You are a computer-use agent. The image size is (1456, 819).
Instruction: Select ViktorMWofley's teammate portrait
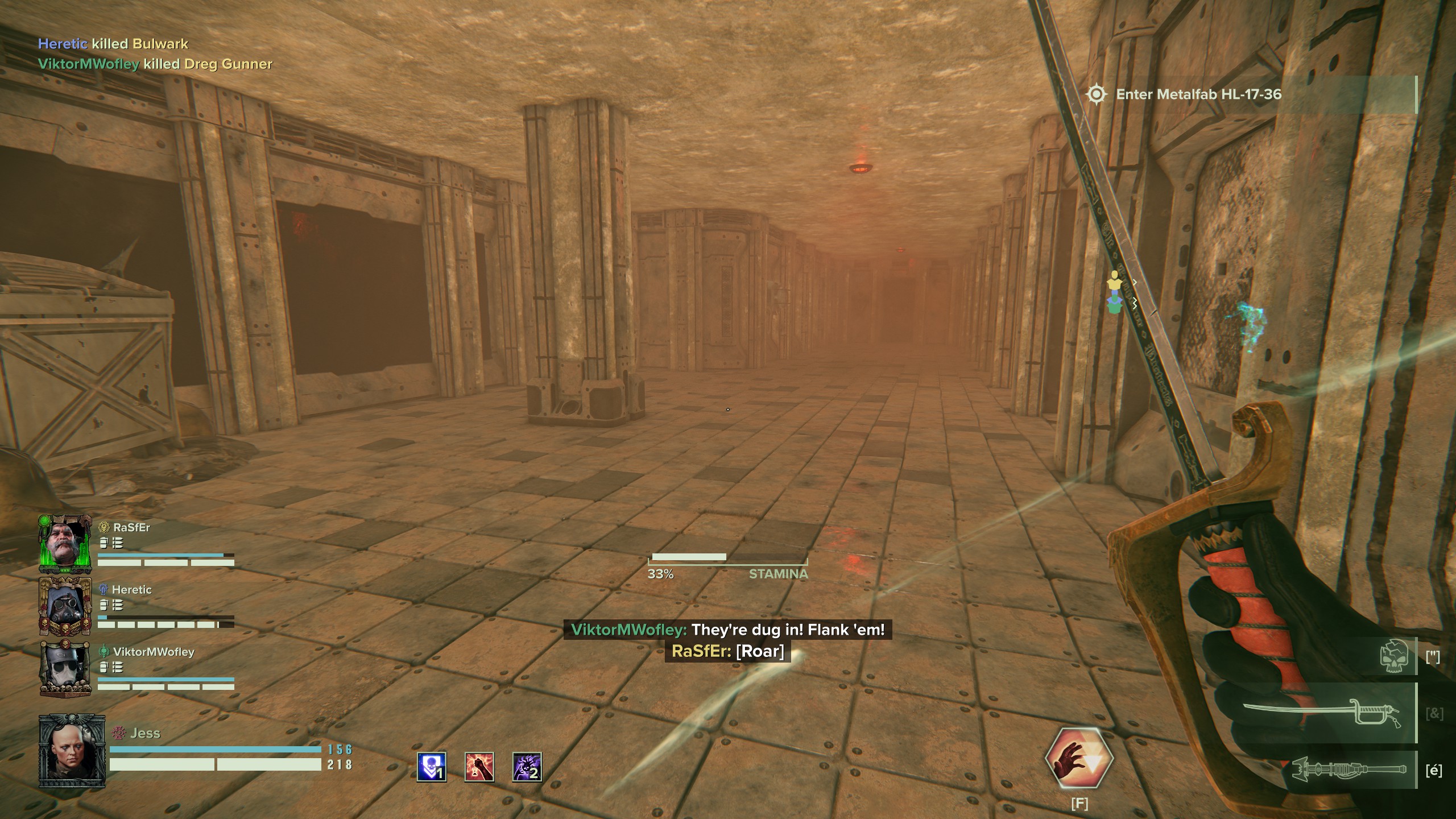[65, 669]
